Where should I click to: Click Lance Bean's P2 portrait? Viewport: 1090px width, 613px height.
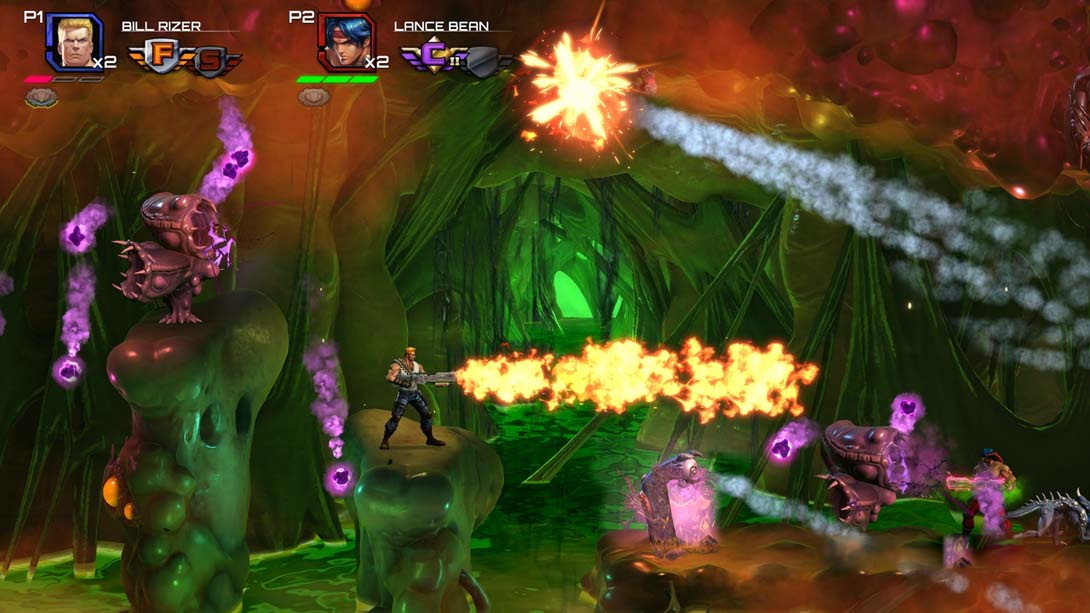(x=346, y=42)
